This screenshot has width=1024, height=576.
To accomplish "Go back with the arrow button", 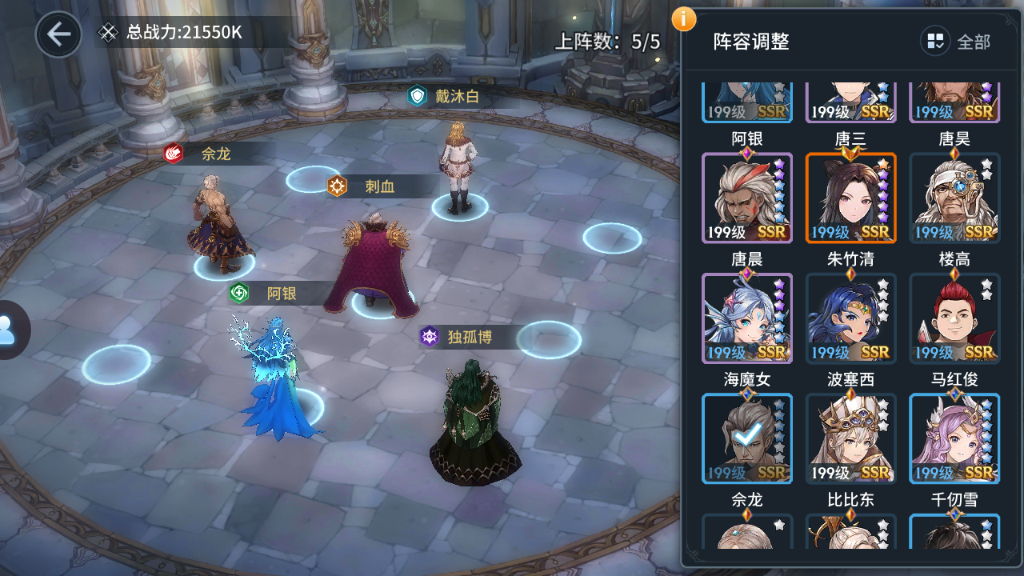I will (x=58, y=34).
